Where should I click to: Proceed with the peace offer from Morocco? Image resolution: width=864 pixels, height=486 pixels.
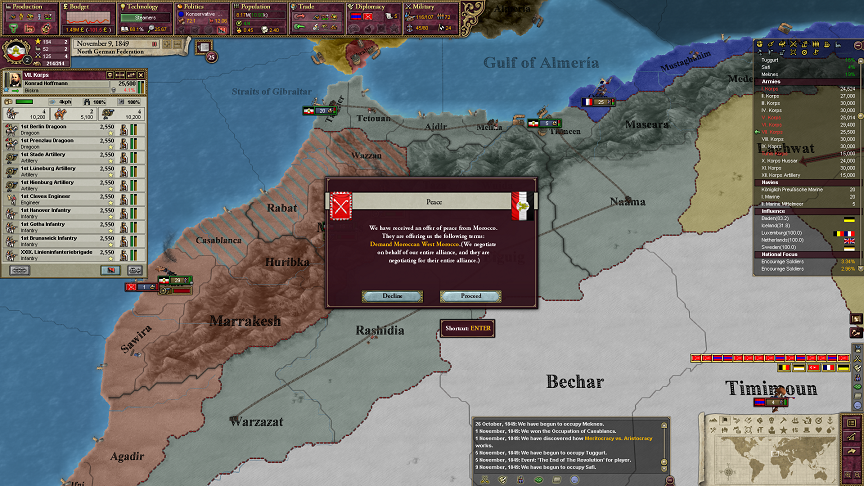[470, 296]
